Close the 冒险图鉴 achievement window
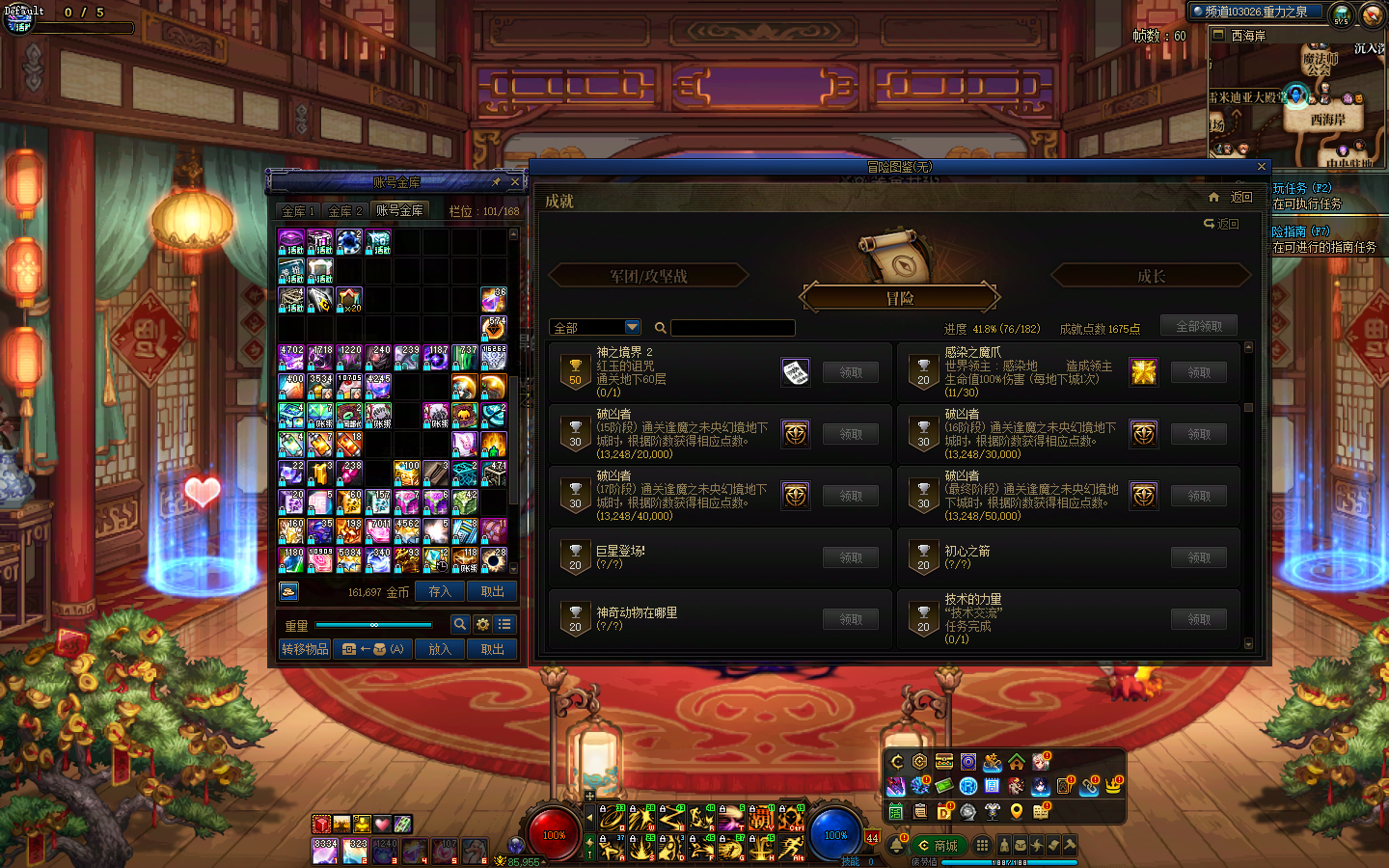 point(1261,167)
